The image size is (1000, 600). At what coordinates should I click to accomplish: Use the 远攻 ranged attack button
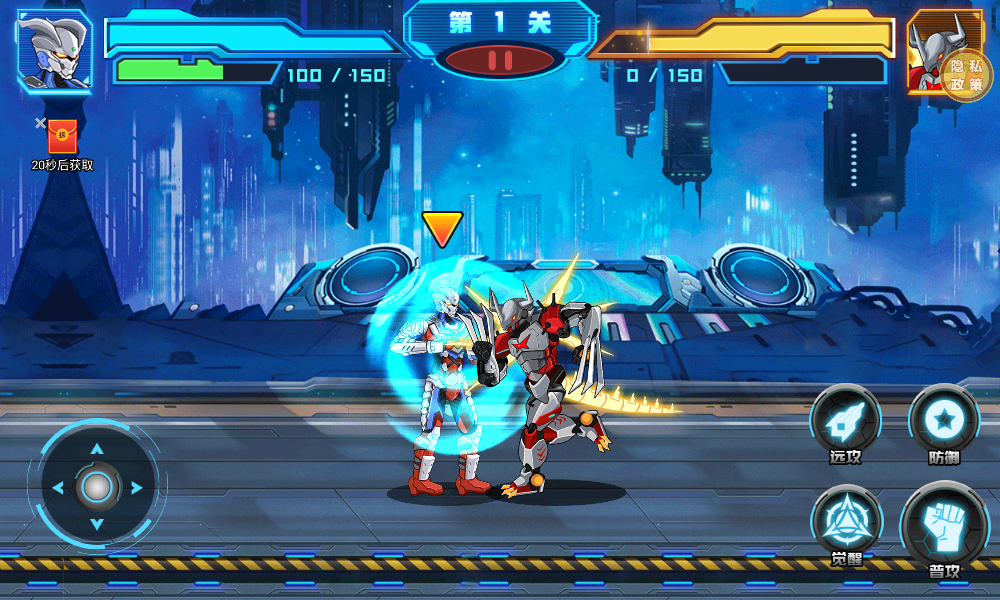pyautogui.click(x=846, y=422)
